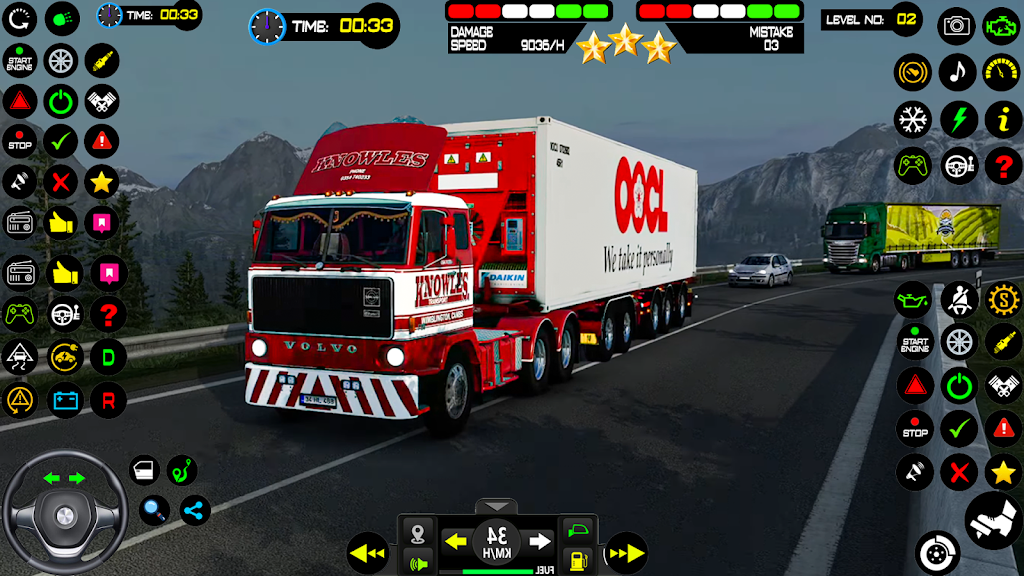The image size is (1024, 576).
Task: Open the camera view button
Action: pos(957,26)
